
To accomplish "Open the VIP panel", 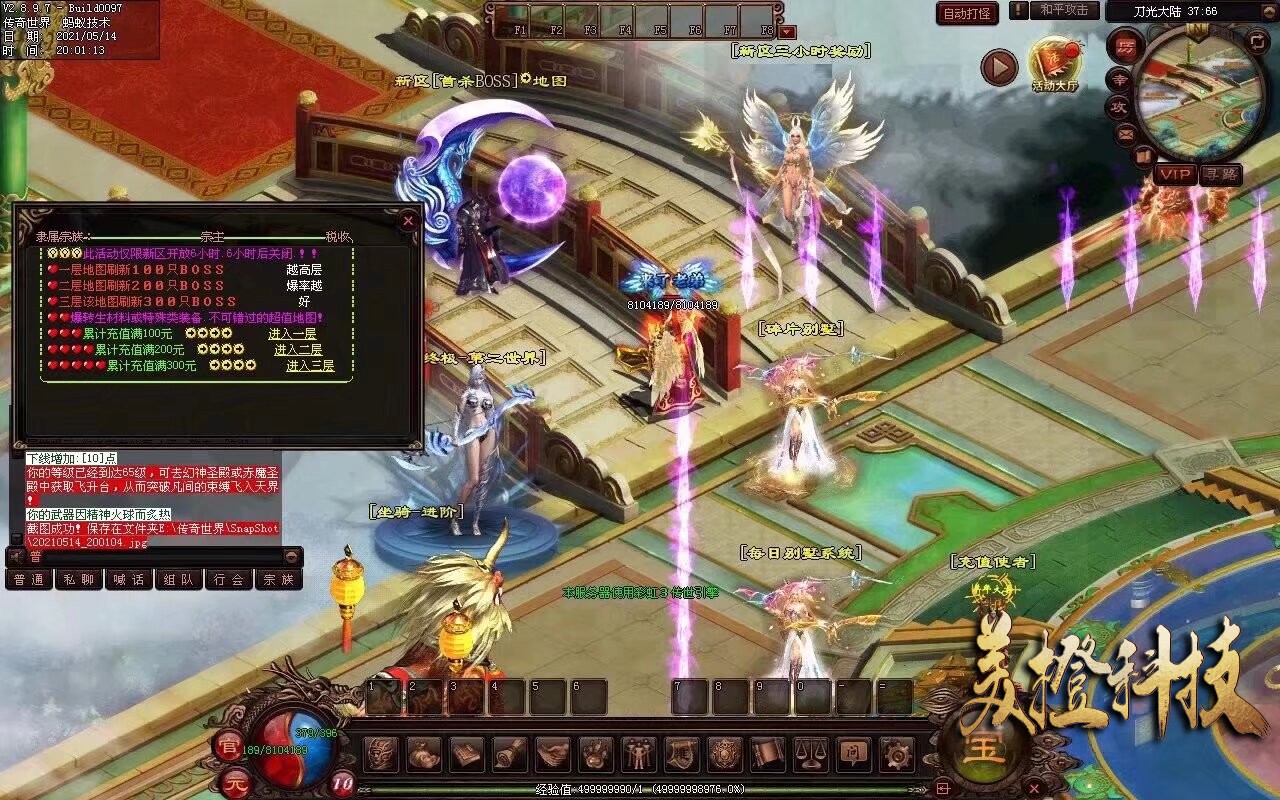I will [x=1175, y=174].
